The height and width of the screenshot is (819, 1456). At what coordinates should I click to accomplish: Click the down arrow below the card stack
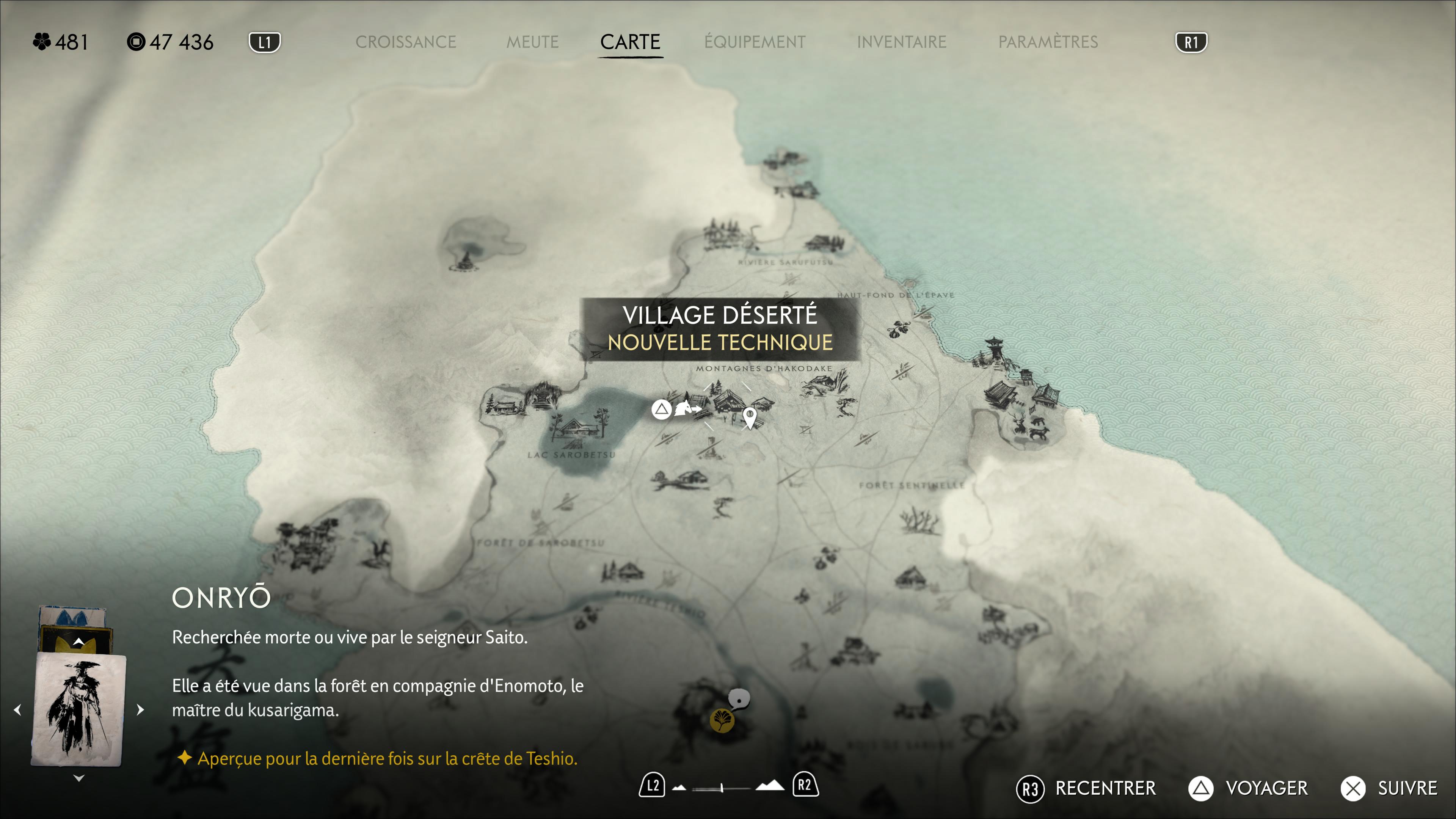click(79, 778)
